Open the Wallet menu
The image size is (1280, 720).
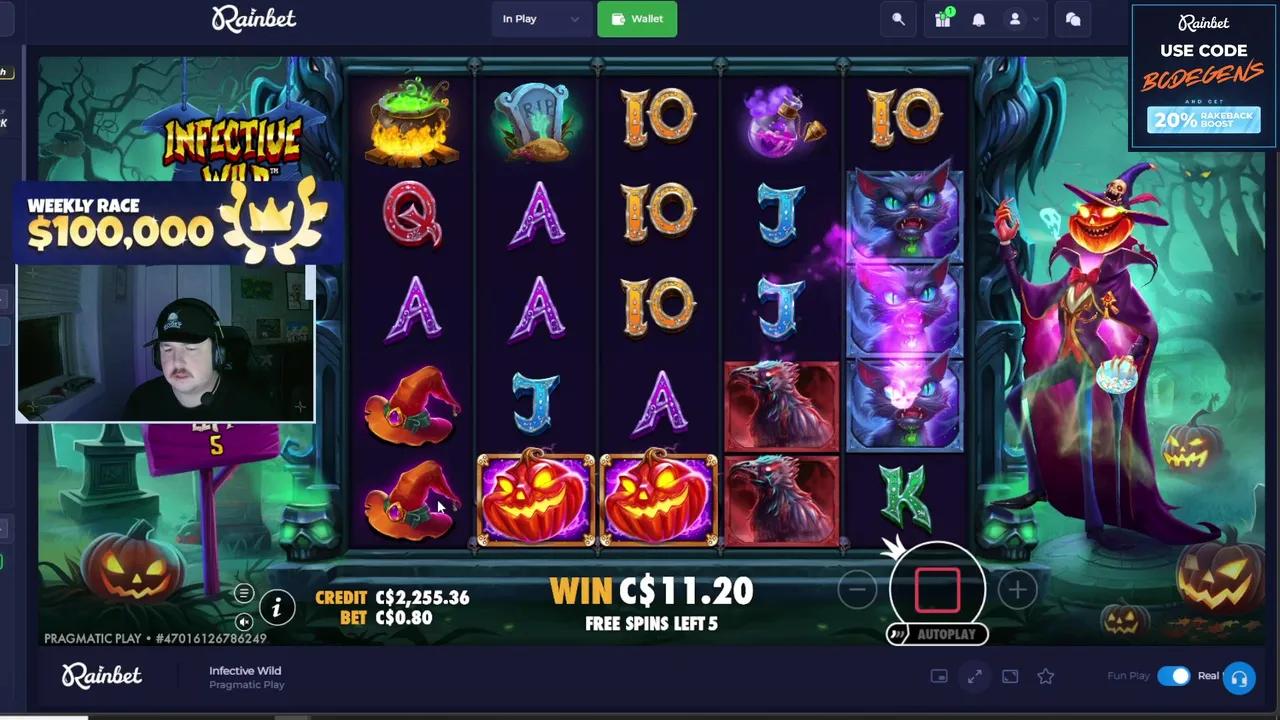(637, 19)
